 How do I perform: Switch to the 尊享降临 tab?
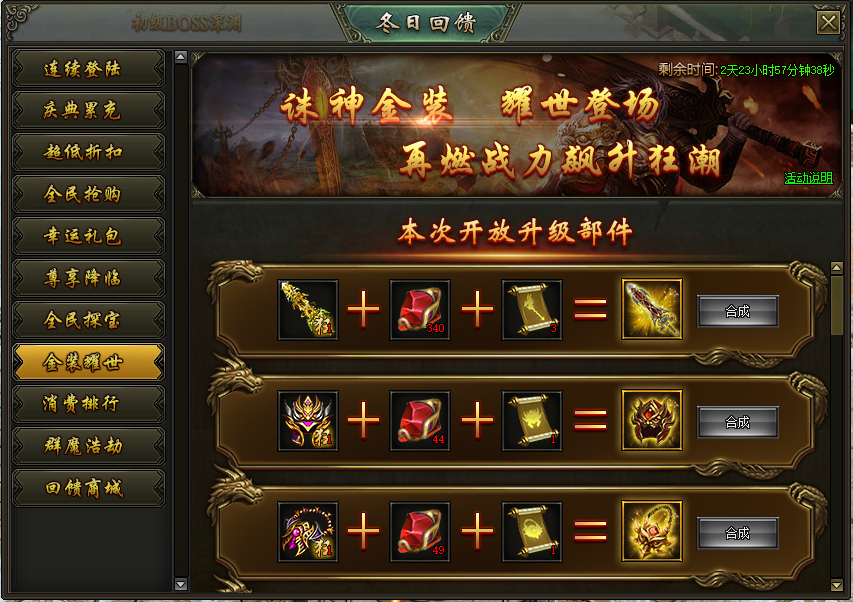88,279
